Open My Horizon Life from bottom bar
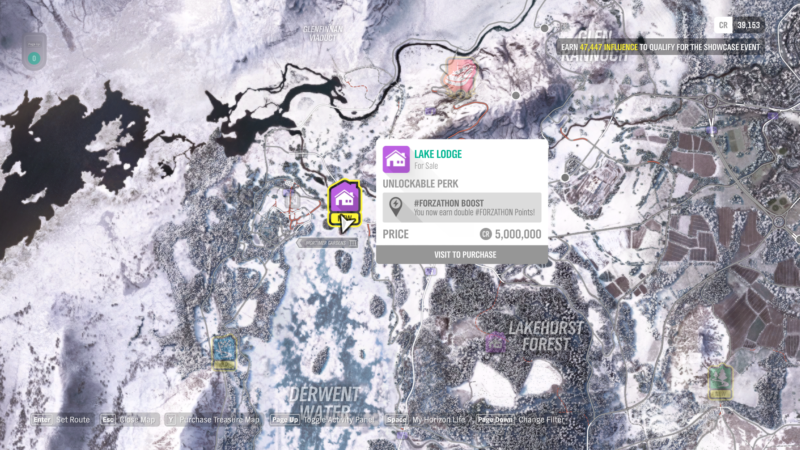 tap(432, 420)
